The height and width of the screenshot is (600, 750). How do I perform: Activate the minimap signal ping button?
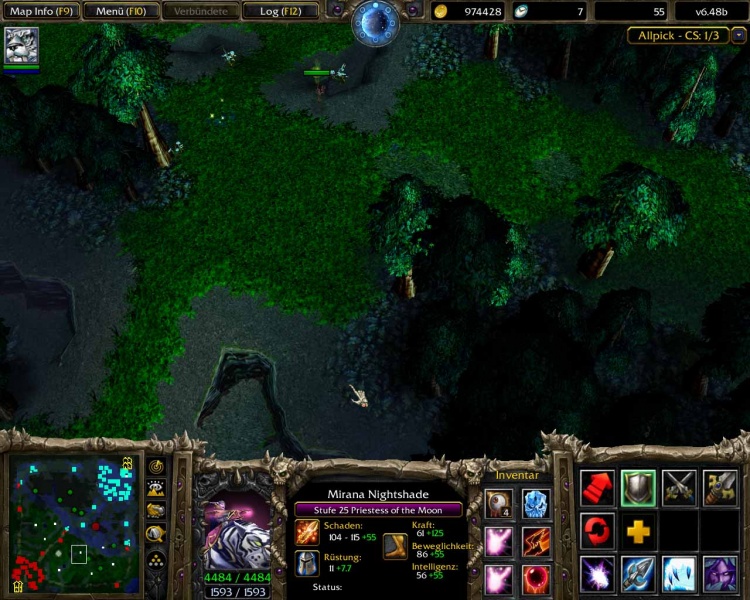tap(156, 466)
